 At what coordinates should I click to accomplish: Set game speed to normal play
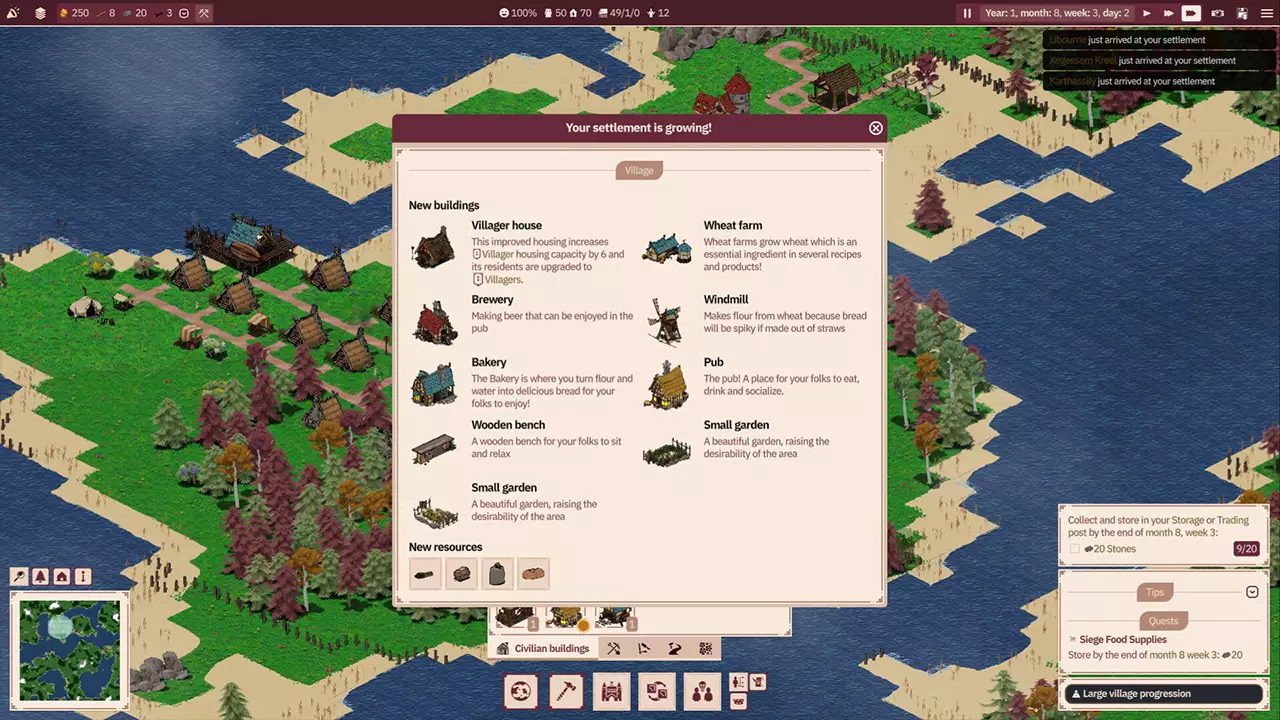pyautogui.click(x=1146, y=13)
